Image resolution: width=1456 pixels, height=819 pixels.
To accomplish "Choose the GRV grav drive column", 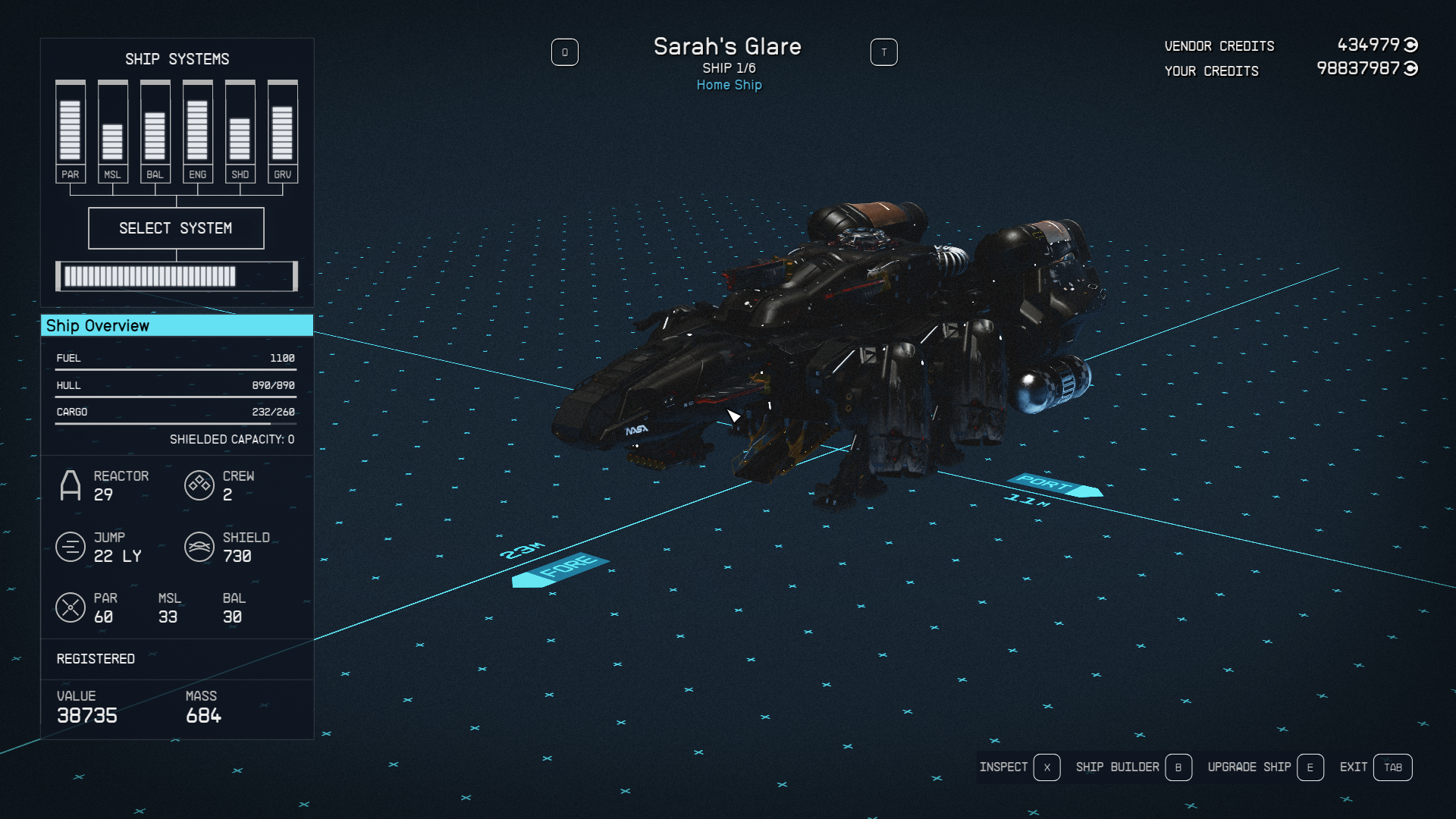I will click(x=282, y=130).
